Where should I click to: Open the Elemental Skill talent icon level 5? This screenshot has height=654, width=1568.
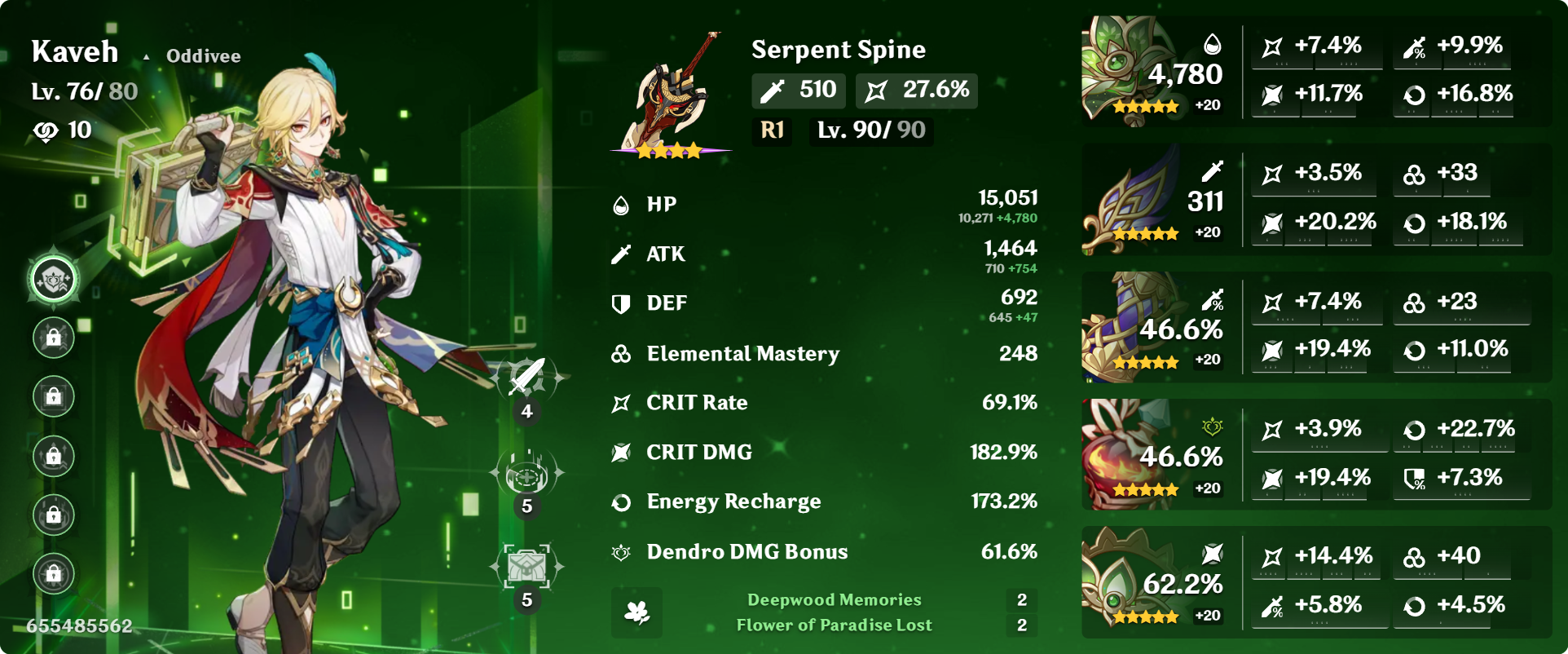tap(526, 474)
